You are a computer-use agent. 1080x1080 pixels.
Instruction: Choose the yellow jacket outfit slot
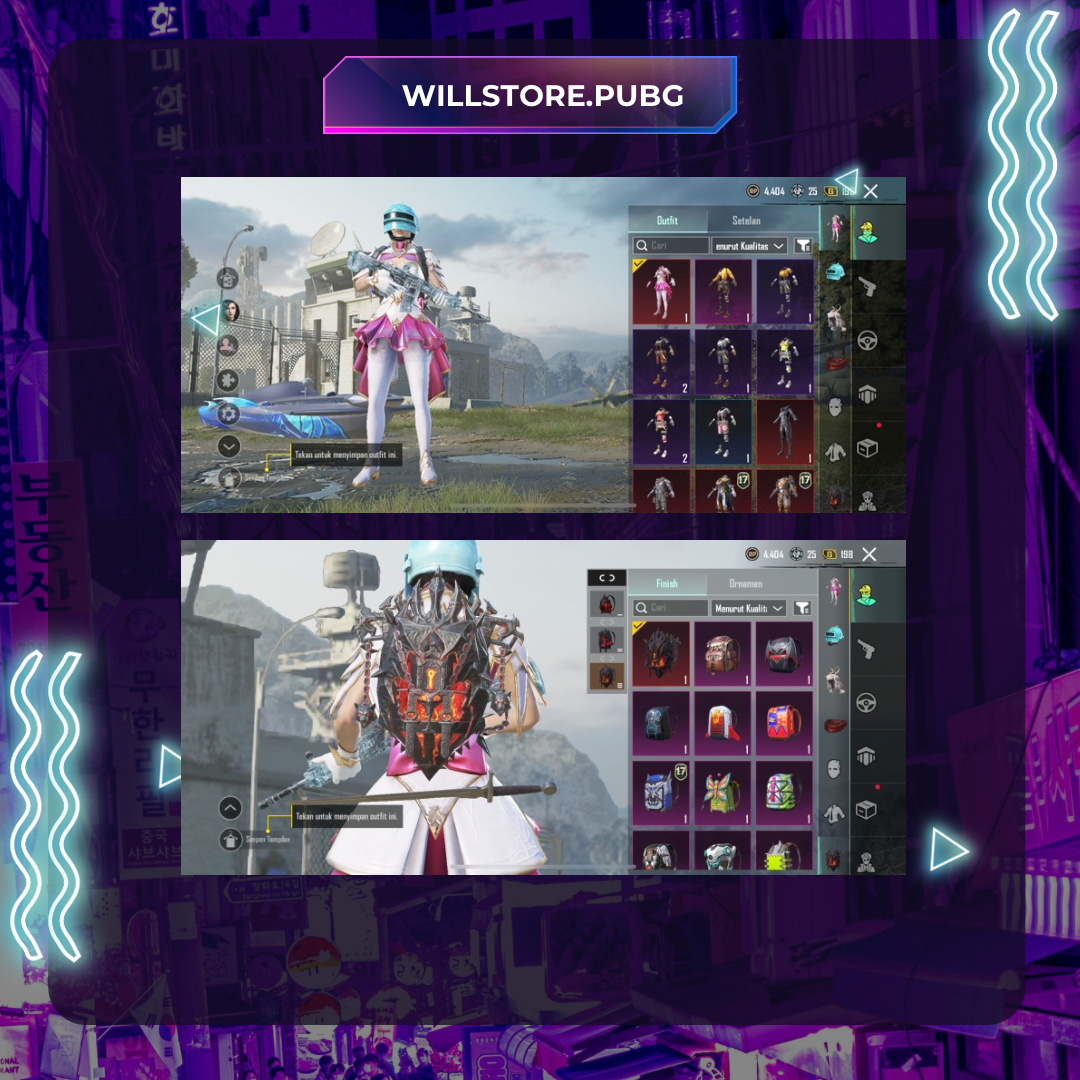[x=723, y=292]
